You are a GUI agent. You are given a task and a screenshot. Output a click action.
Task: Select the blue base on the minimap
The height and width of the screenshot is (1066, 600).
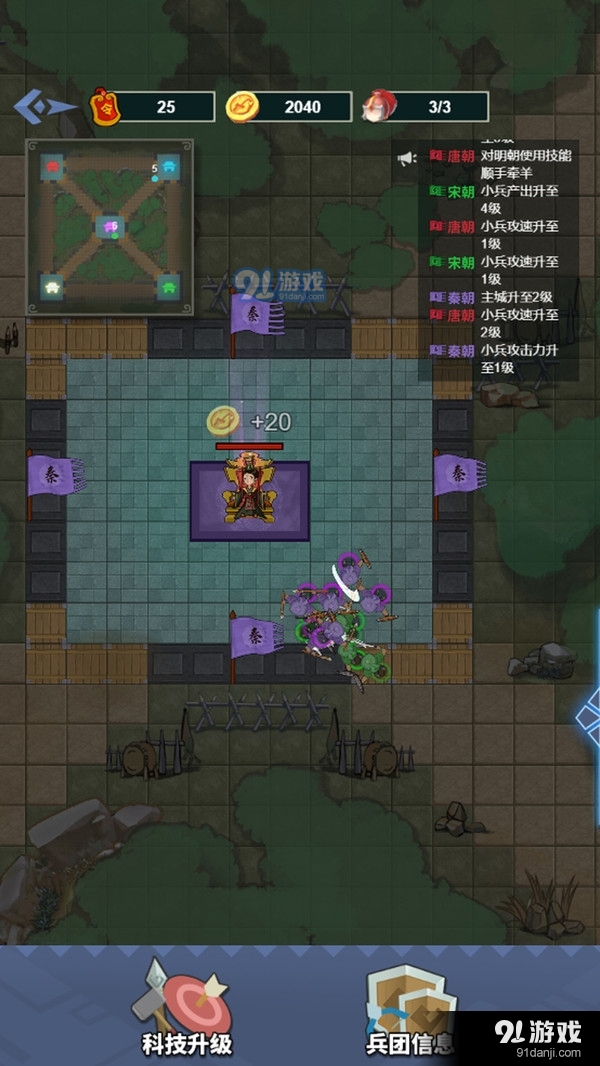click(170, 166)
